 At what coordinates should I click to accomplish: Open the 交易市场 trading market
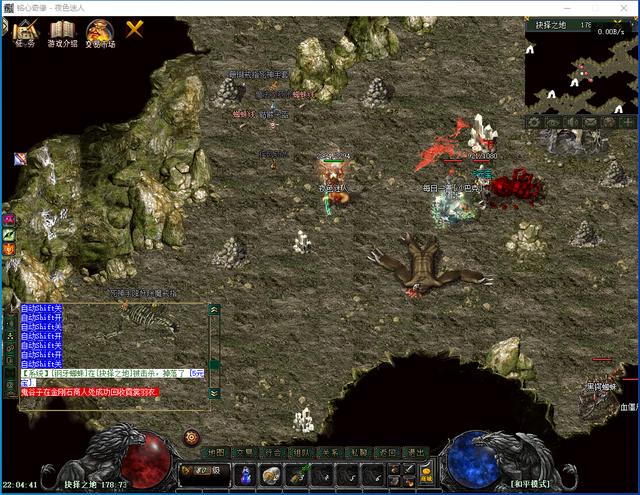click(99, 33)
